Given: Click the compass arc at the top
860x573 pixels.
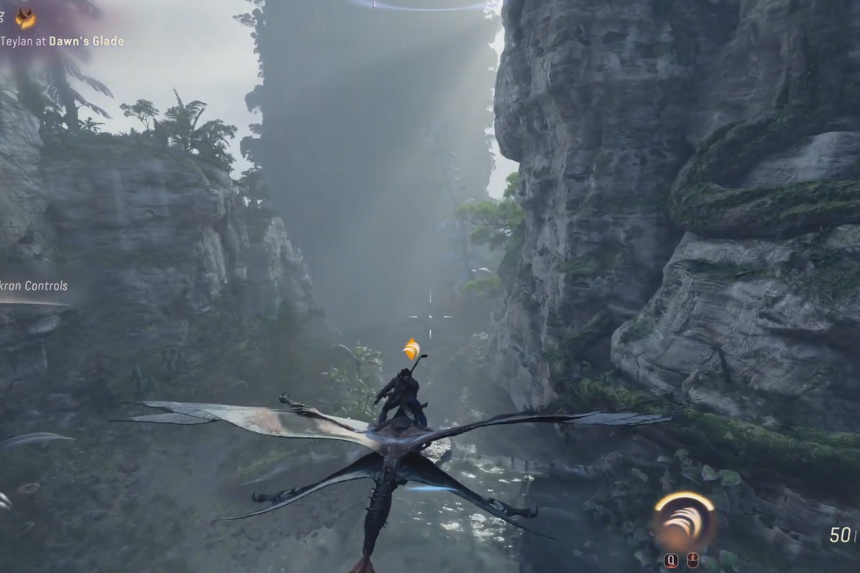Looking at the screenshot, I should tap(420, 6).
